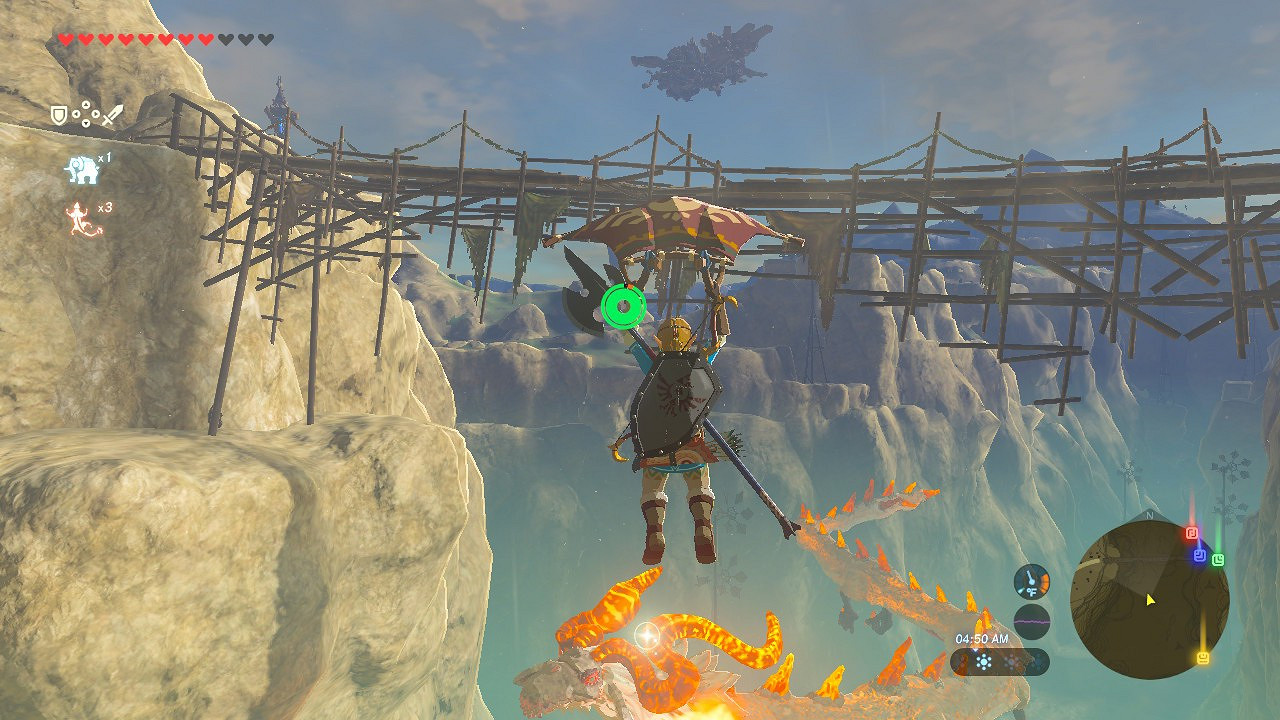The height and width of the screenshot is (720, 1280).
Task: Select the red shrine marker on minimap
Action: point(1191,533)
